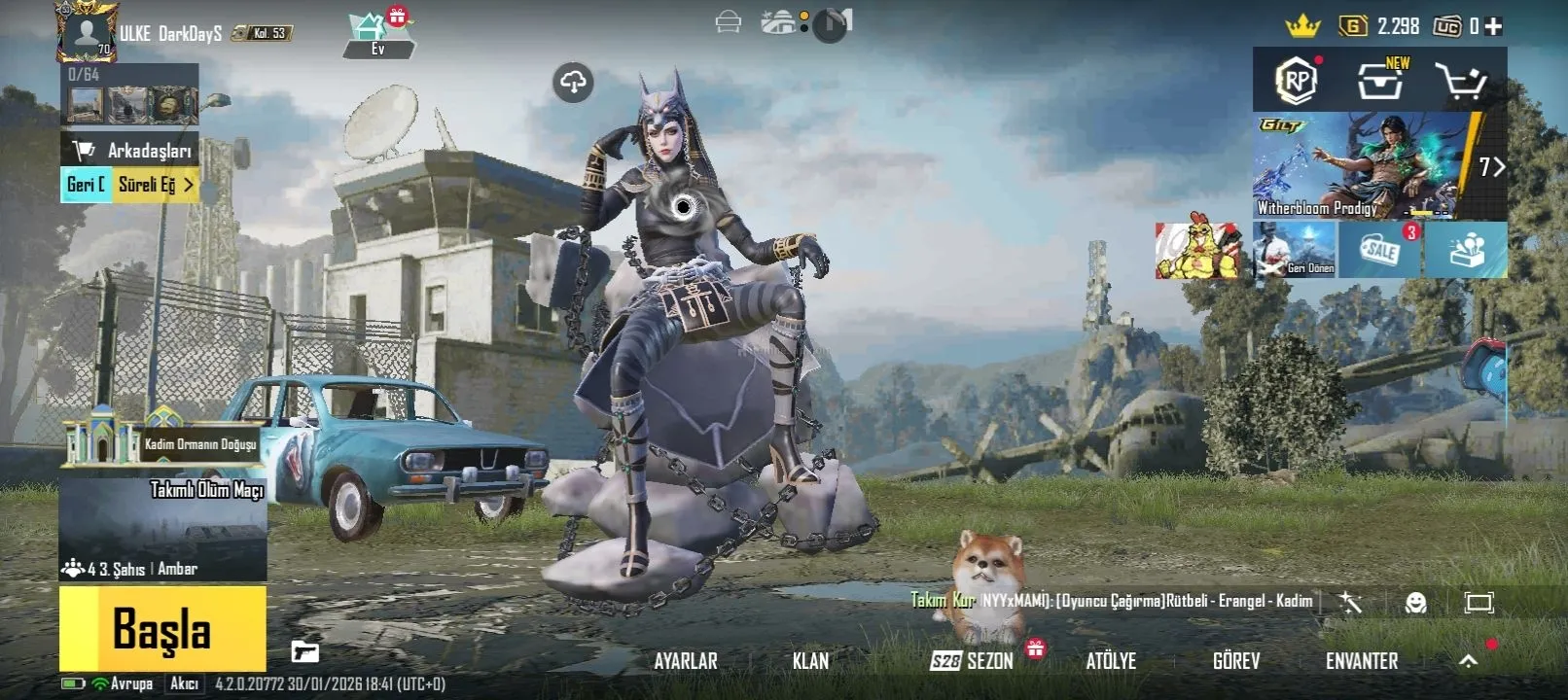Image resolution: width=1568 pixels, height=700 pixels.
Task: Open the emoji emote button
Action: 1415,603
